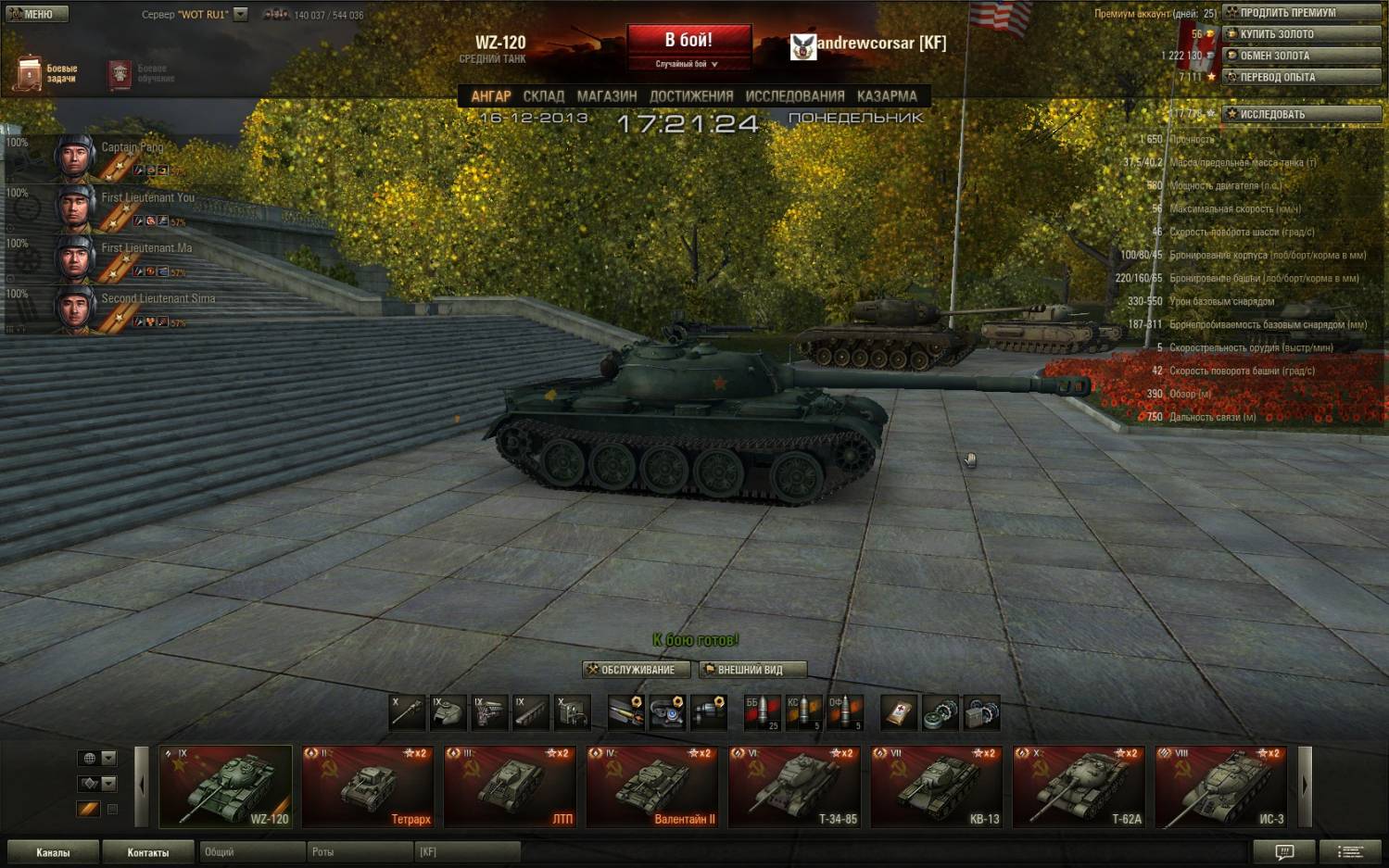Open ПЕРЕВОД ОПЫТА
The height and width of the screenshot is (868, 1389).
1301,77
